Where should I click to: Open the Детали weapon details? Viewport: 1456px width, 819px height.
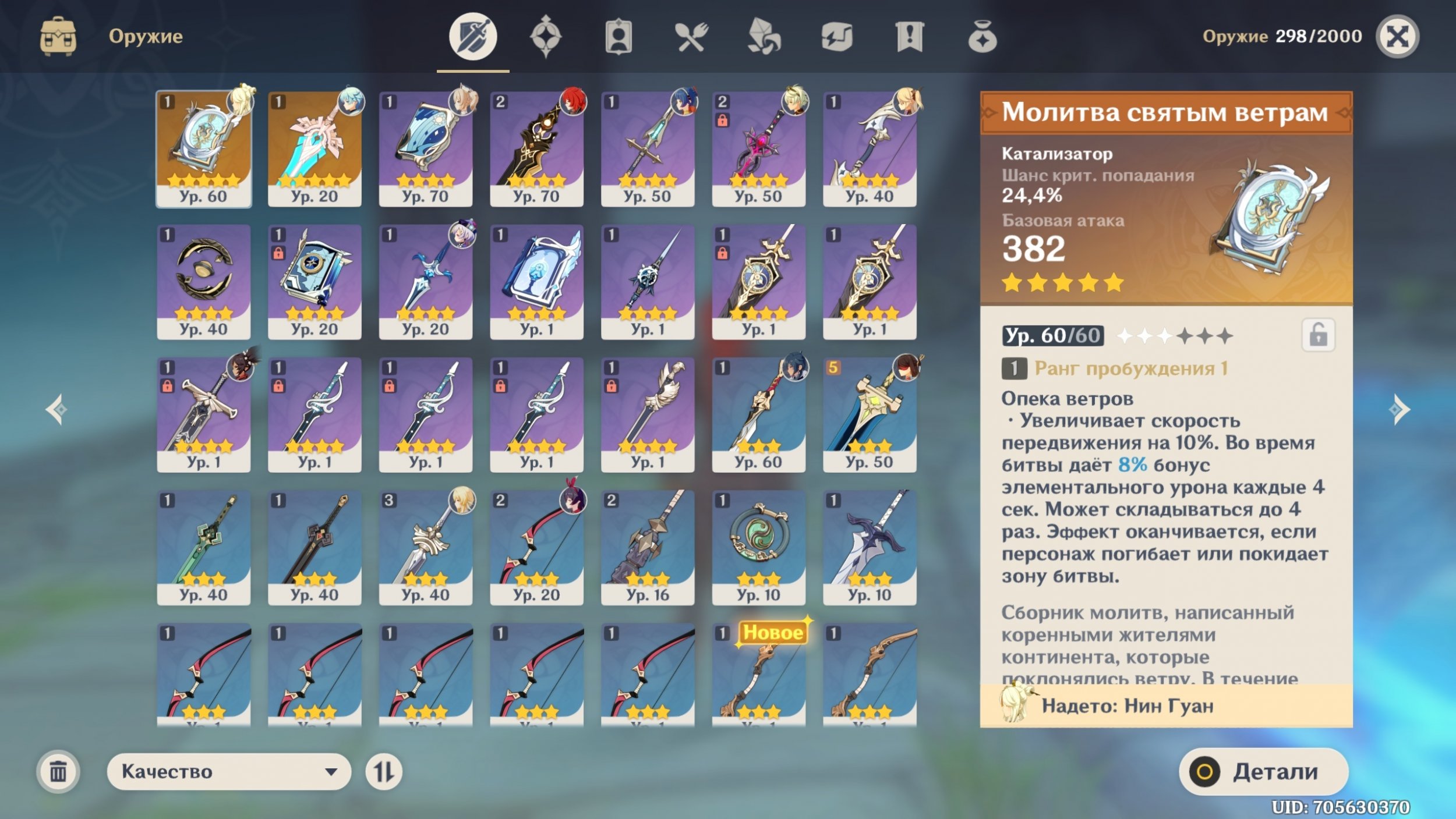(x=1263, y=771)
